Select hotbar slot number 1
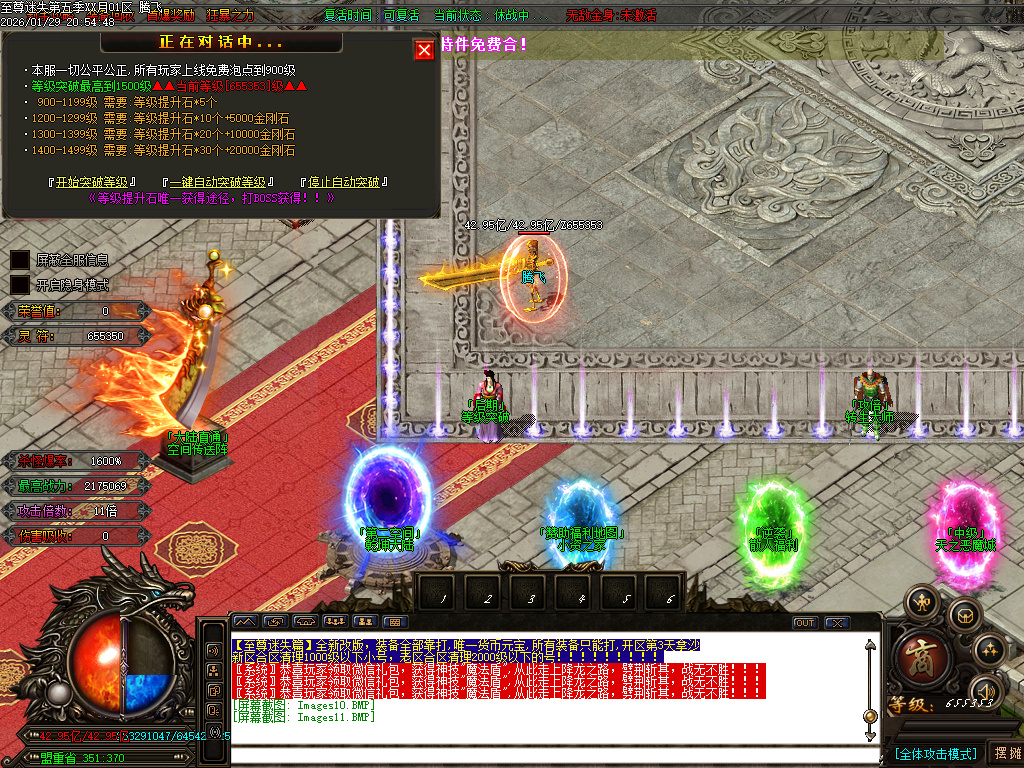Image resolution: width=1024 pixels, height=768 pixels. point(441,598)
